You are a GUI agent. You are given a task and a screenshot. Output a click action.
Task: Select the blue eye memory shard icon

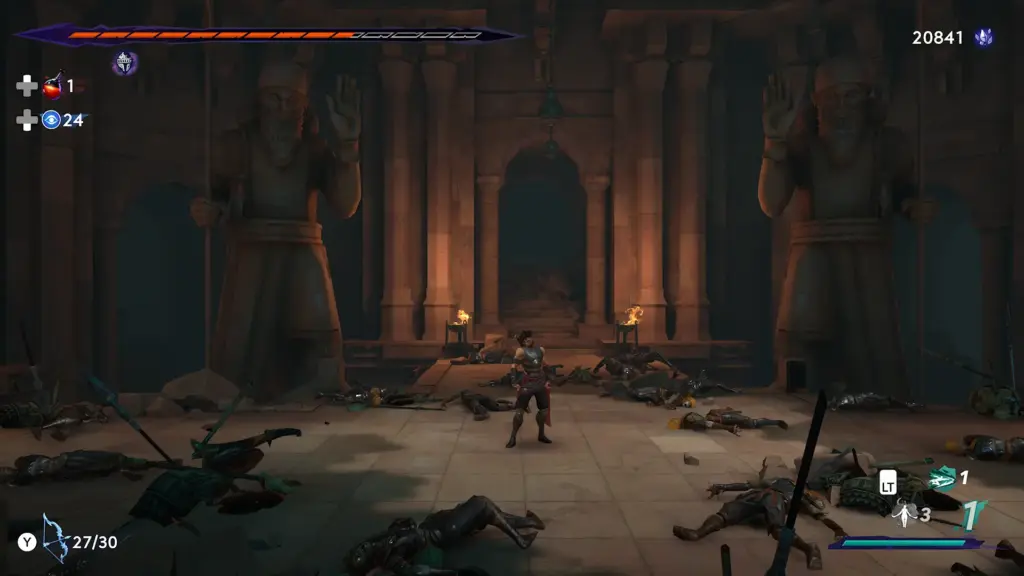(51, 120)
